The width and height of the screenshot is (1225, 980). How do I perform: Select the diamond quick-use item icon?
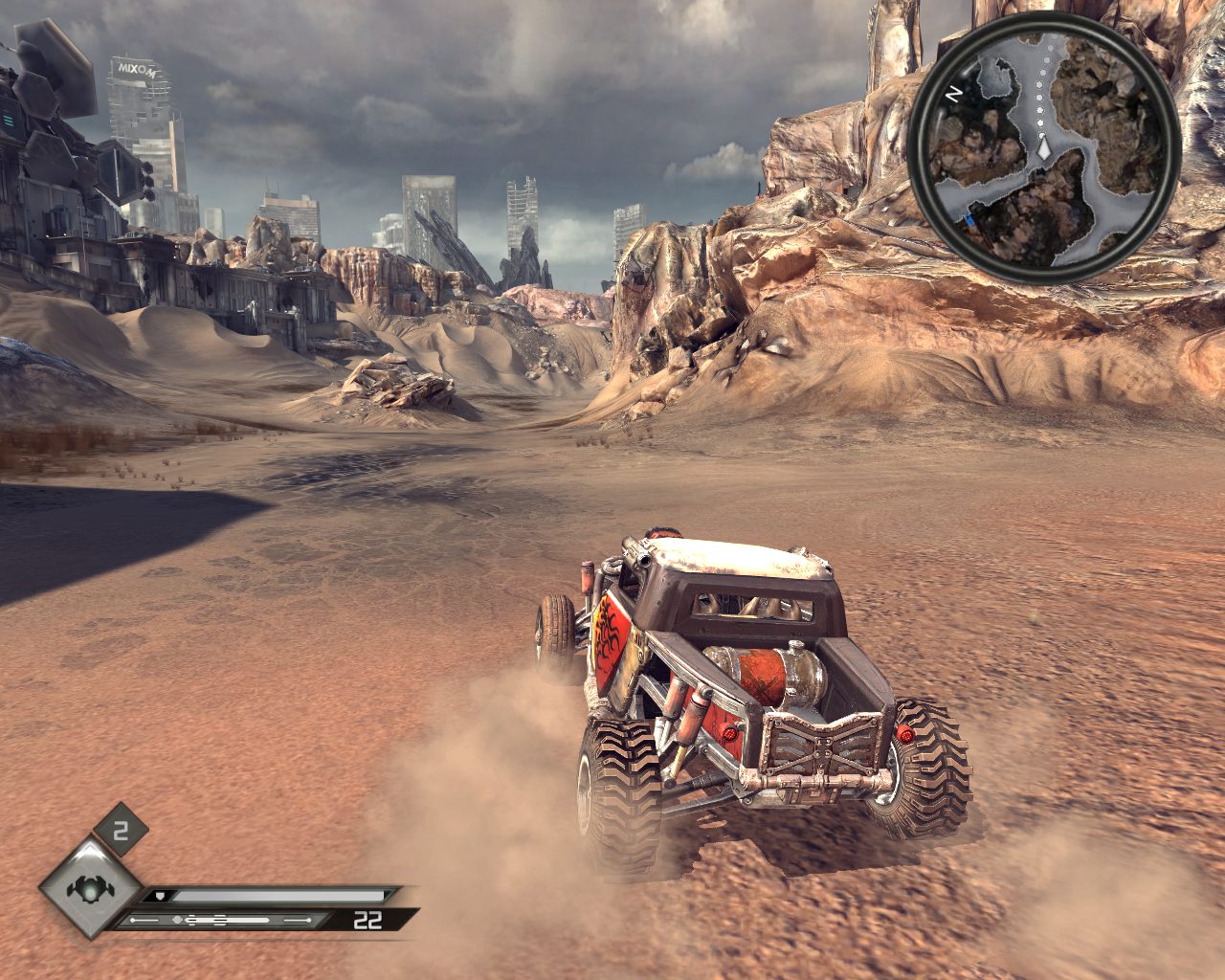pos(91,888)
